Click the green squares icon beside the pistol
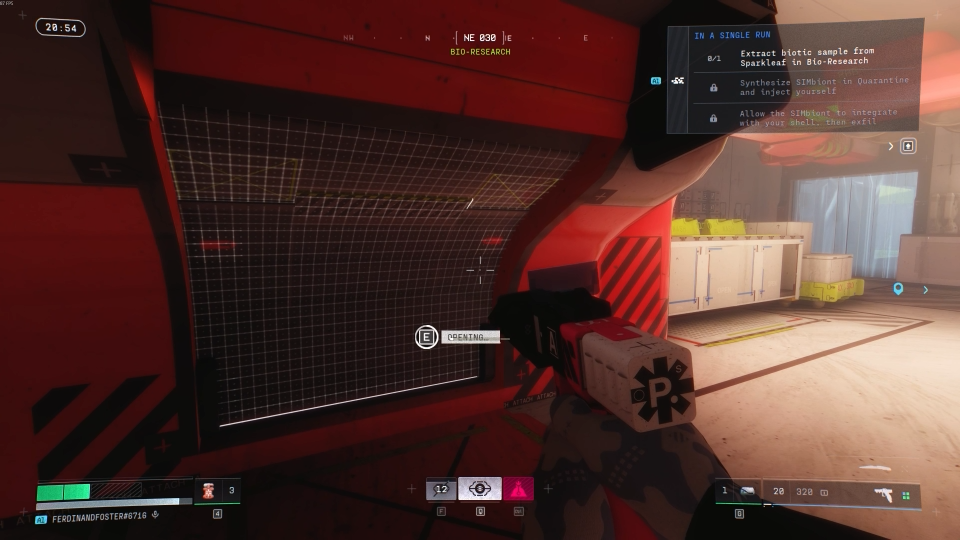The image size is (960, 540). [x=906, y=494]
